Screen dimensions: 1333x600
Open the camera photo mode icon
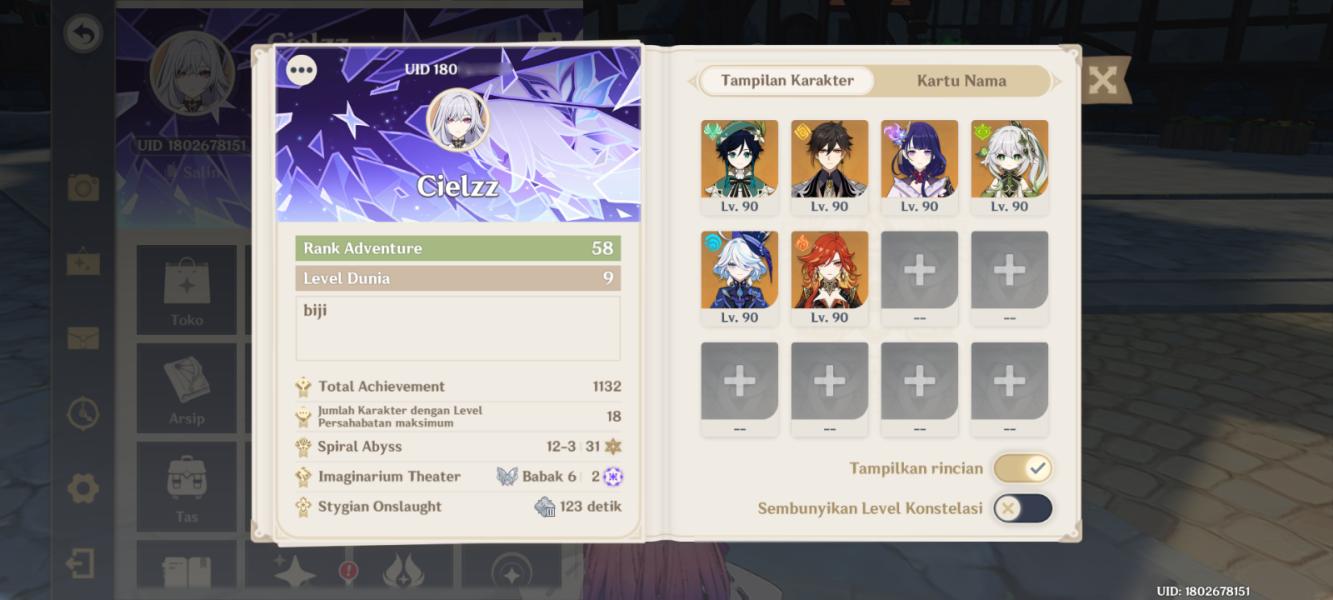click(83, 187)
